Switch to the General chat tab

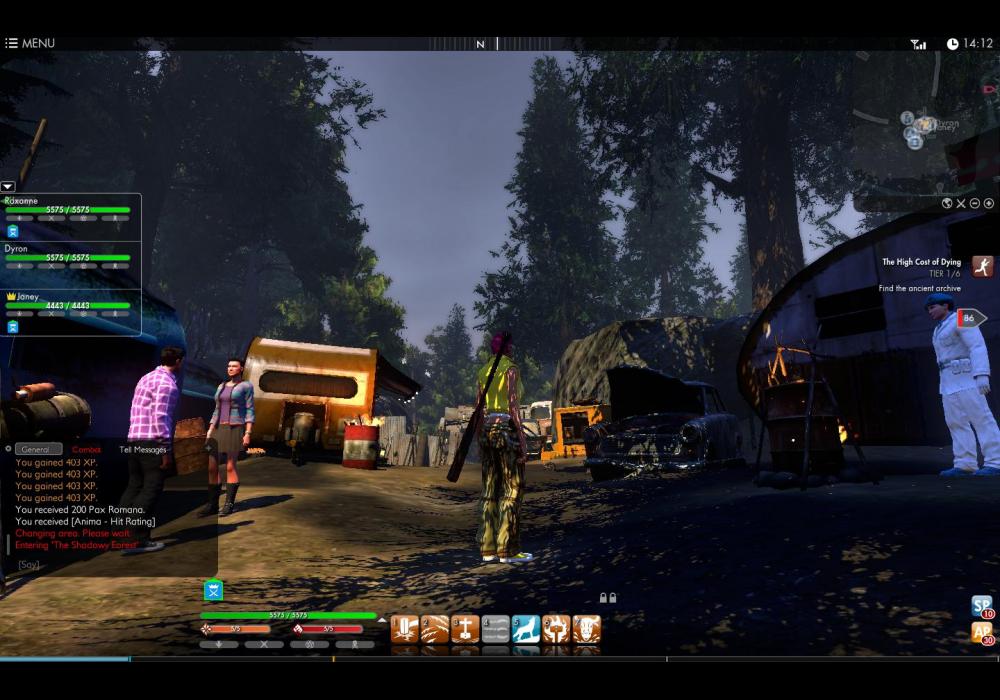coord(39,449)
